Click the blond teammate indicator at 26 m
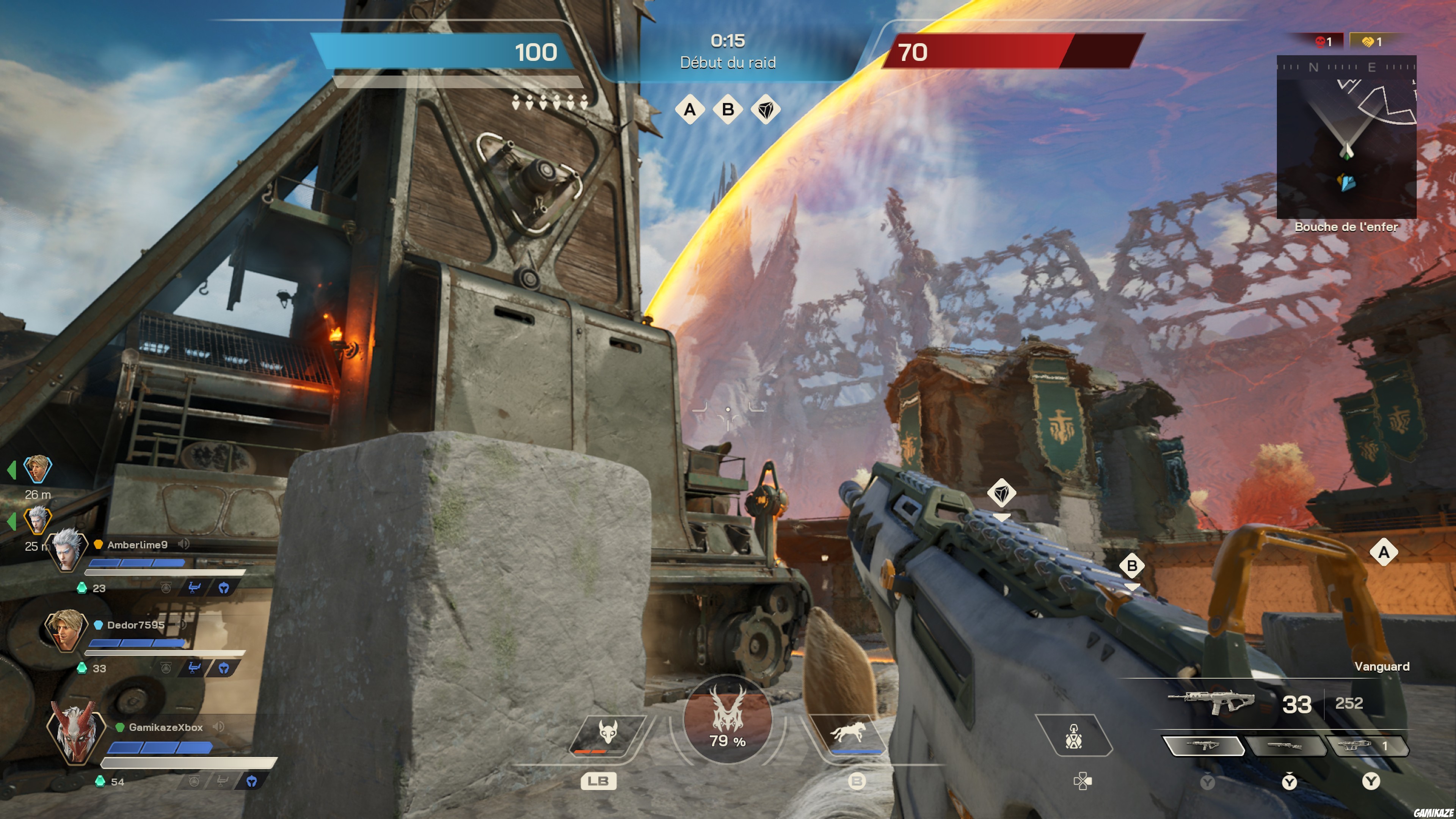Viewport: 1456px width, 819px height. tap(37, 469)
